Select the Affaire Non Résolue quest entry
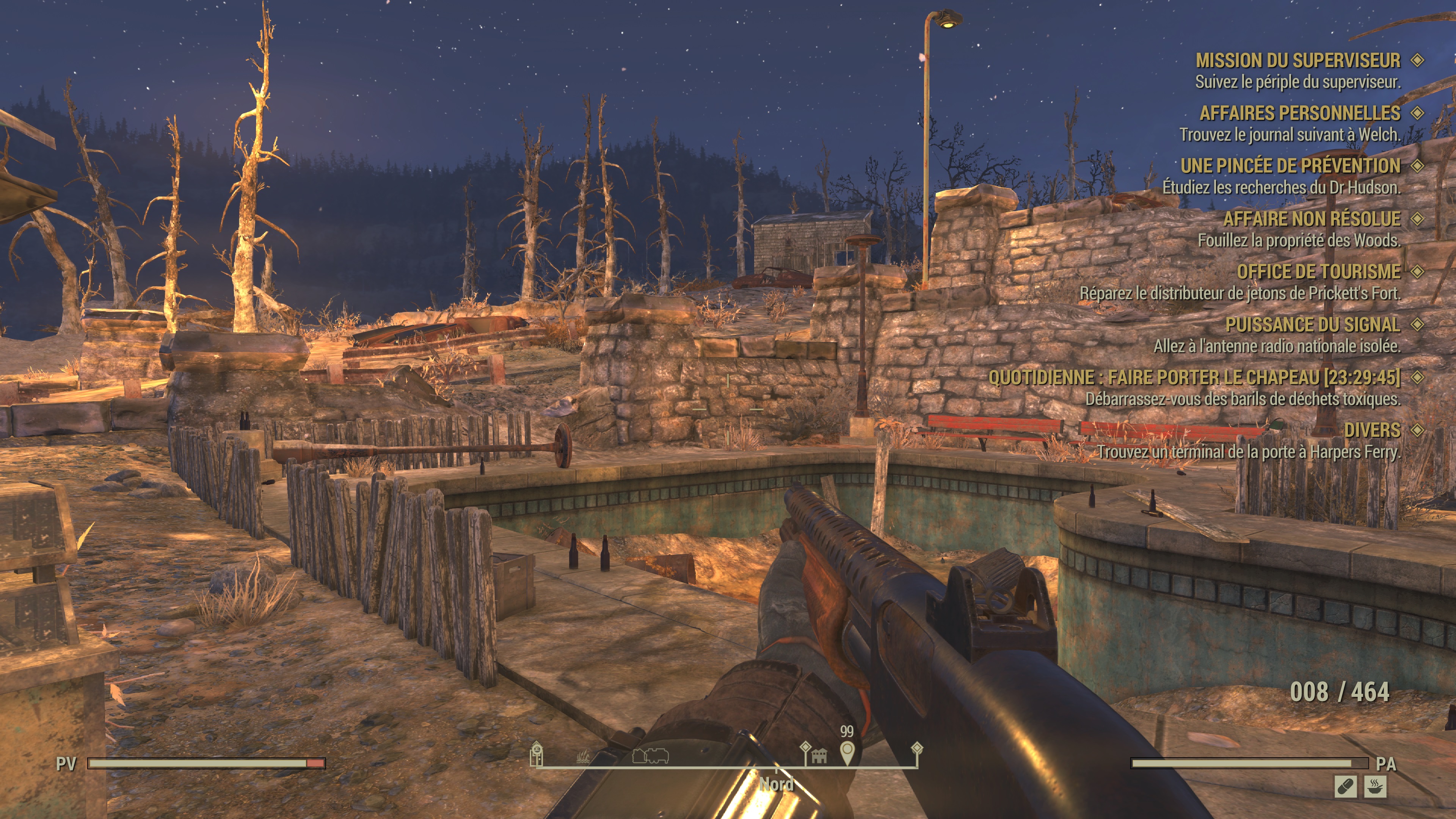This screenshot has width=1456, height=819. (x=1311, y=219)
